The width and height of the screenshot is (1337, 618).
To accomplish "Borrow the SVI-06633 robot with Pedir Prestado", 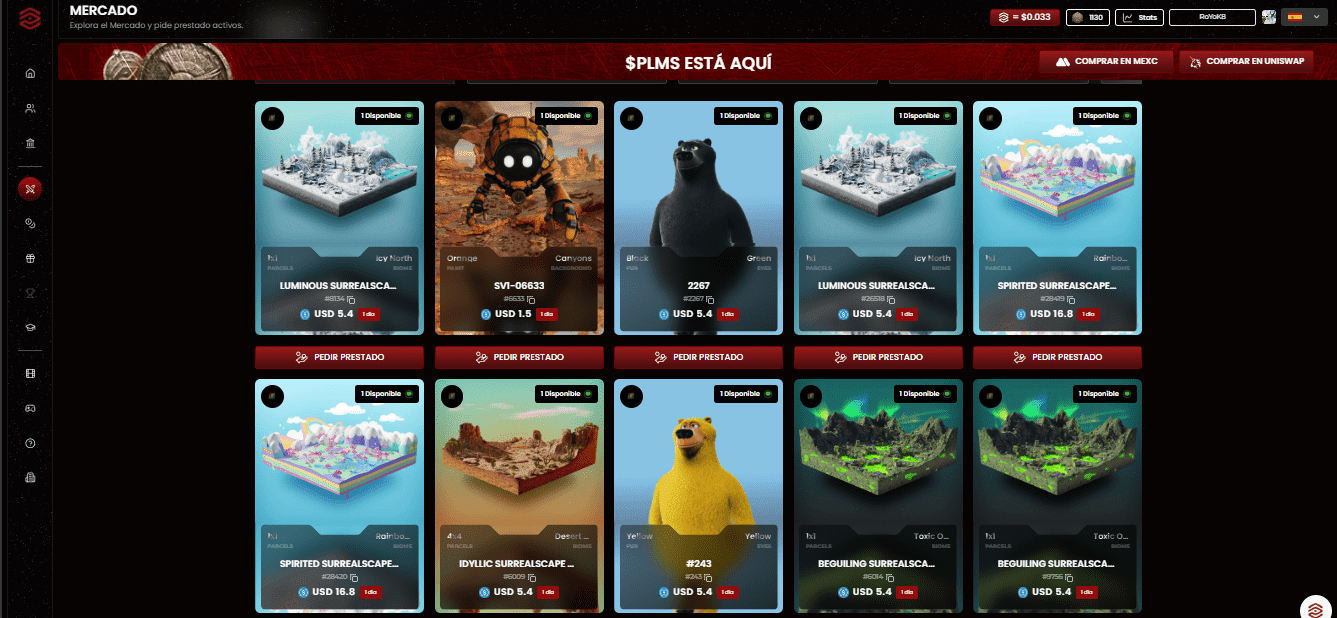I will [519, 357].
